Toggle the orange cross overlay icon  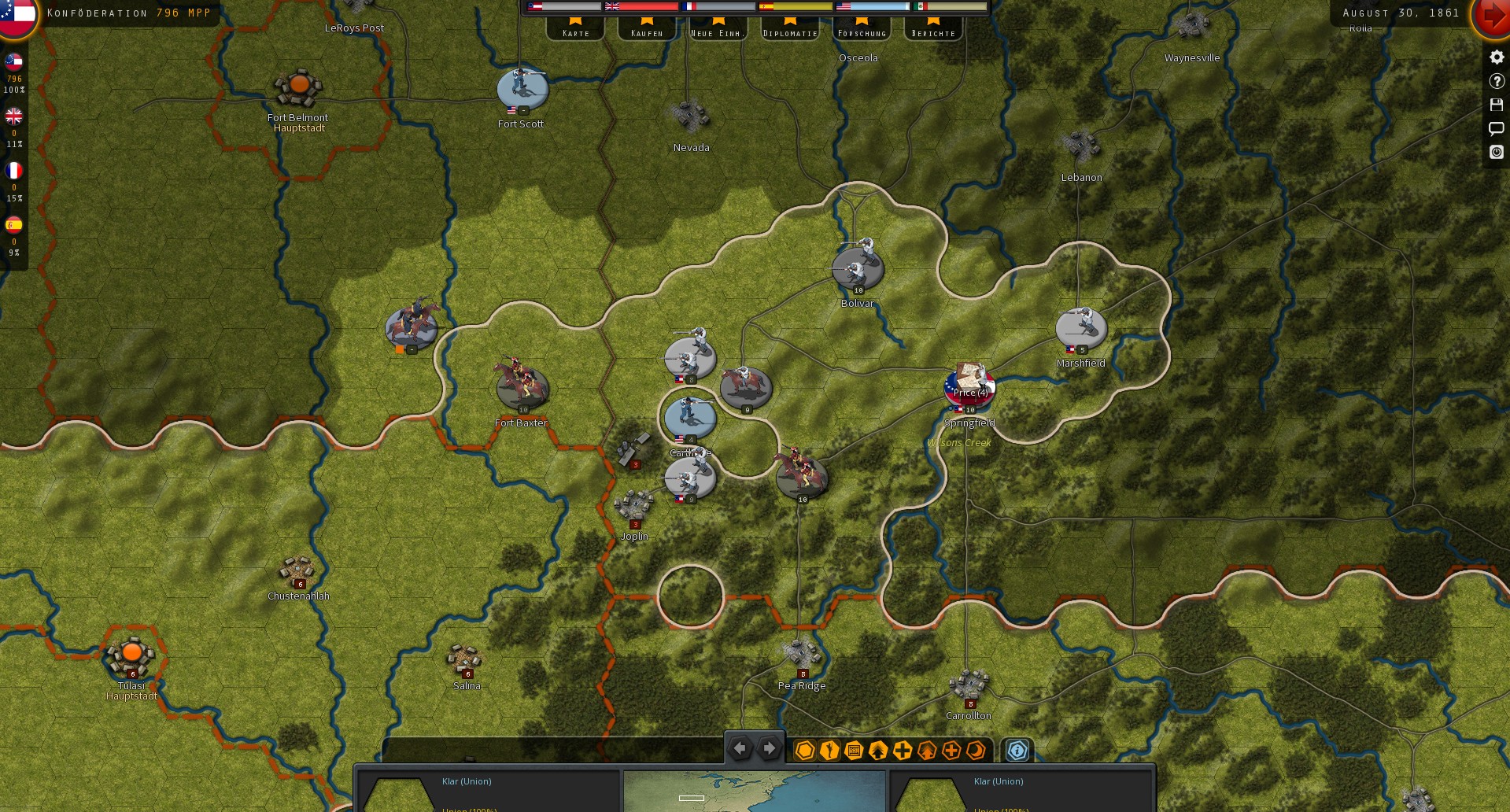point(951,751)
